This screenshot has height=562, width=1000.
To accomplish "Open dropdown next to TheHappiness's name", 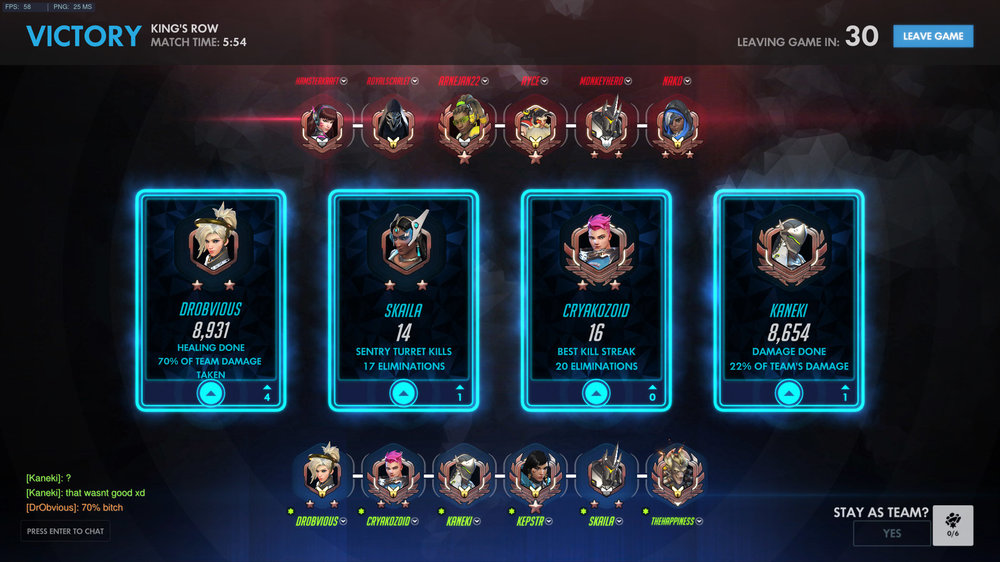I will pos(697,521).
